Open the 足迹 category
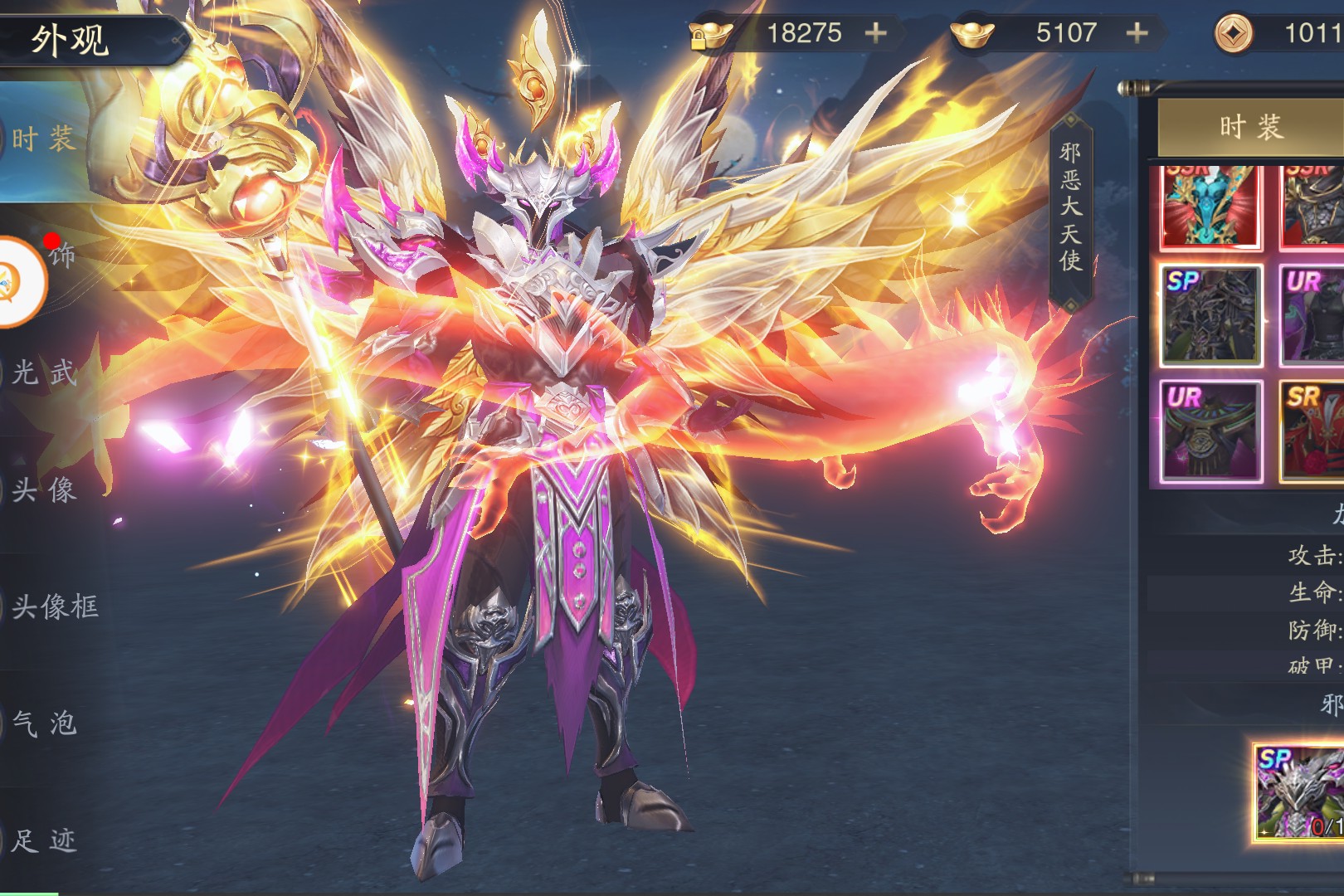The width and height of the screenshot is (1344, 896). coord(45,840)
